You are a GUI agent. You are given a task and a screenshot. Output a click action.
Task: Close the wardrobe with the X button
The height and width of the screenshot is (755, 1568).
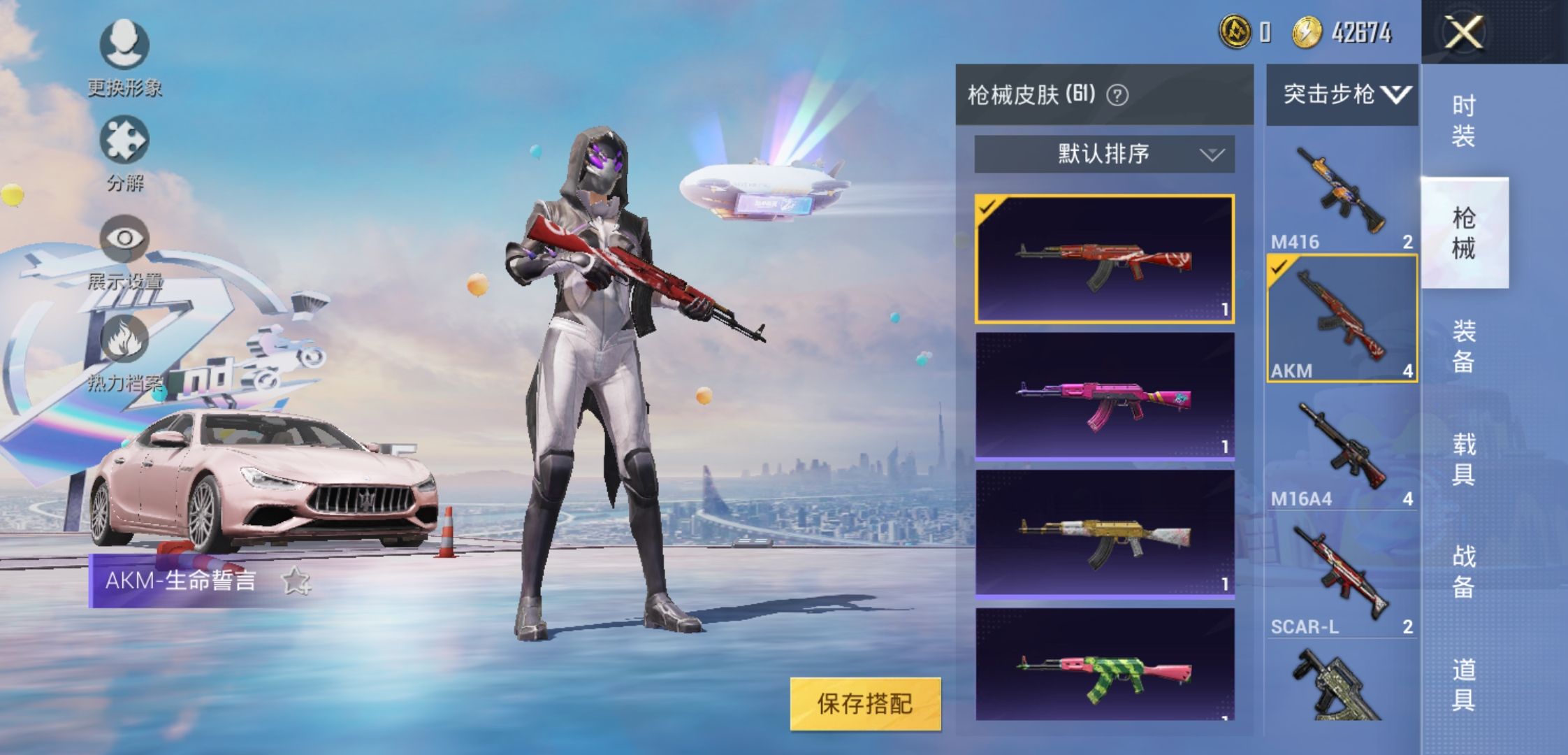pyautogui.click(x=1464, y=33)
